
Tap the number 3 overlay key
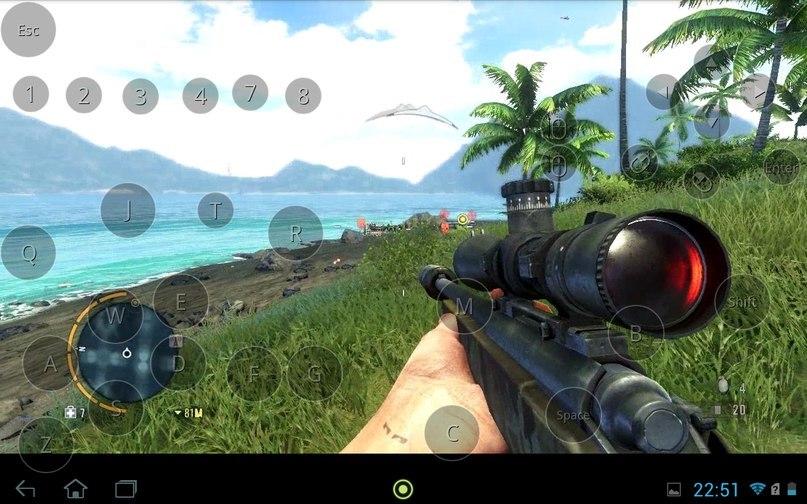pos(140,96)
